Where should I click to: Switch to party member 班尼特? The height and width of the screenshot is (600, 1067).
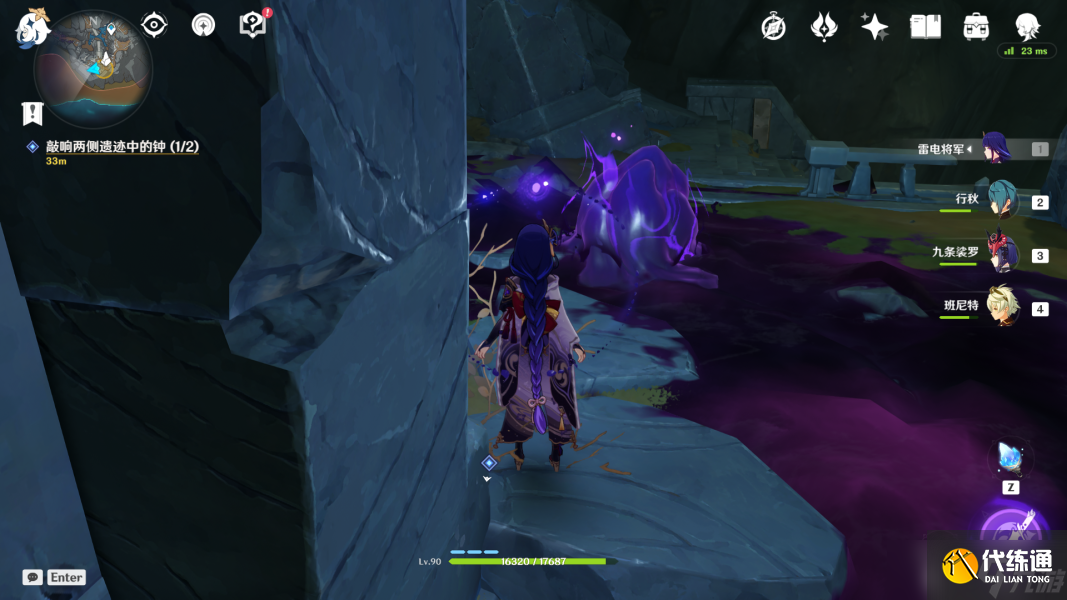click(x=1001, y=307)
